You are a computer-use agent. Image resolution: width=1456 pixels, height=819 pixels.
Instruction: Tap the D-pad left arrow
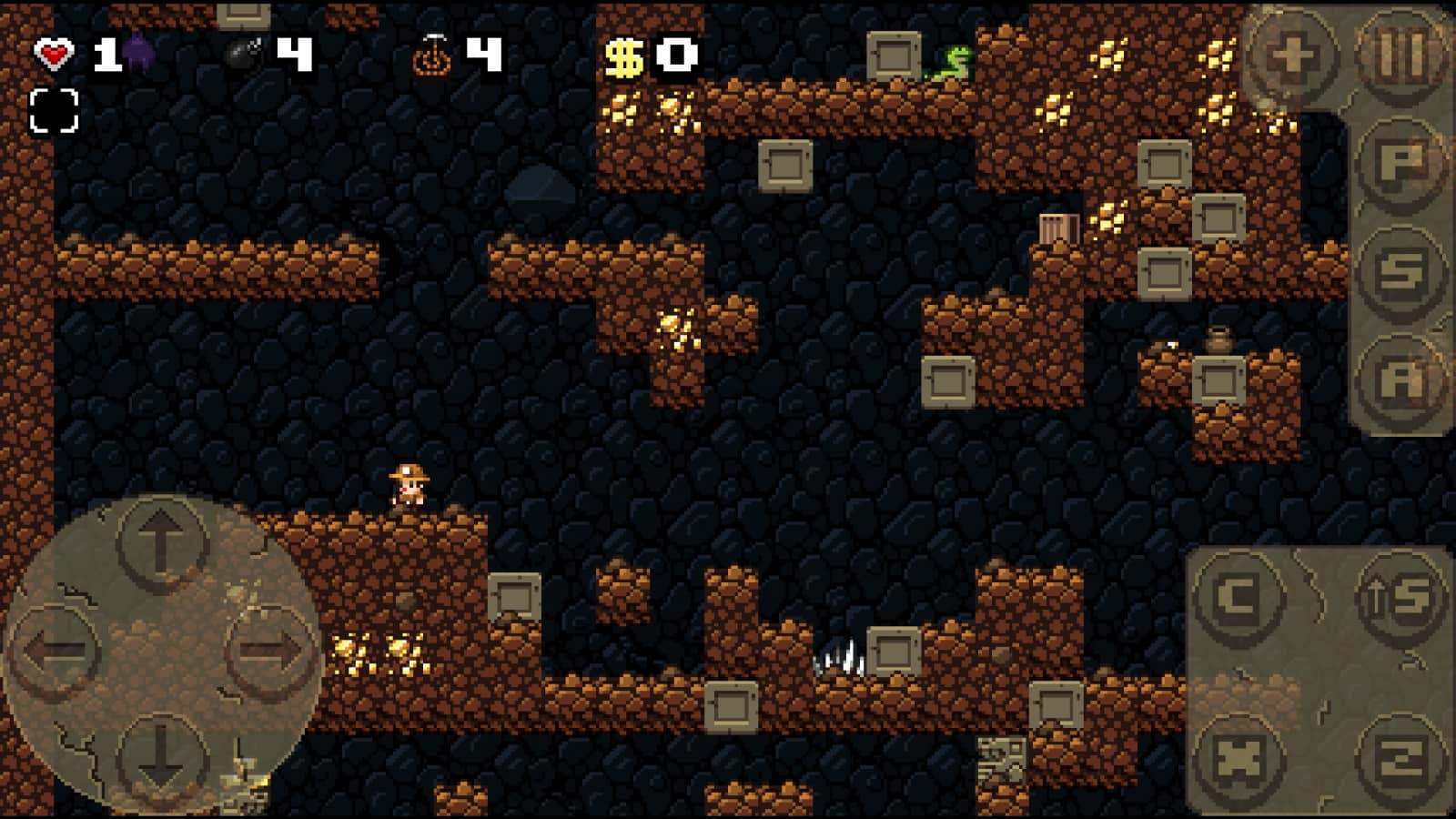[x=56, y=652]
